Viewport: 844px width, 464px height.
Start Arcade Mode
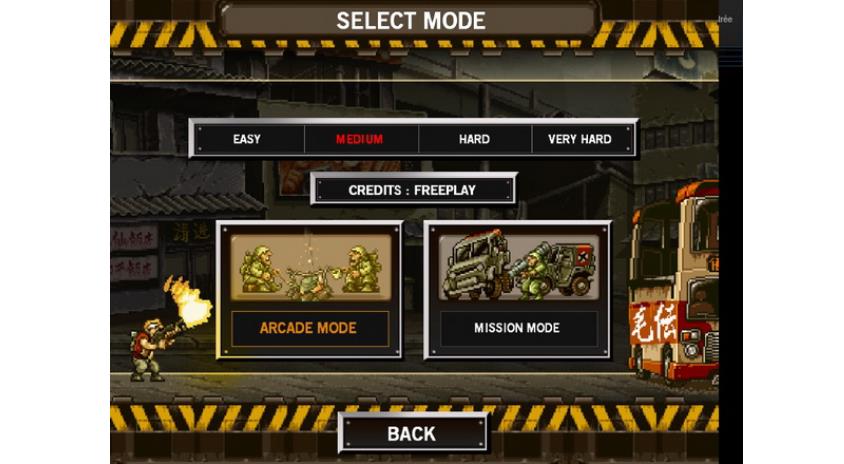[x=309, y=289]
